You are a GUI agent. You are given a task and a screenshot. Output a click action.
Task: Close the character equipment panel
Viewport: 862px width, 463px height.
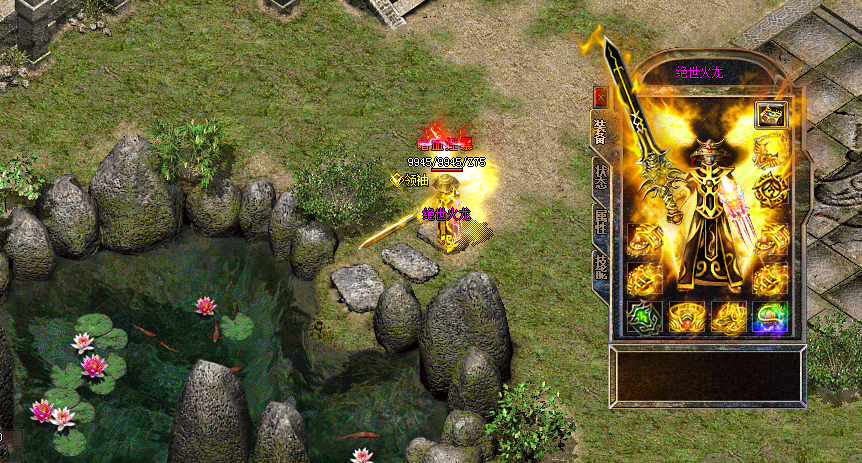600,97
